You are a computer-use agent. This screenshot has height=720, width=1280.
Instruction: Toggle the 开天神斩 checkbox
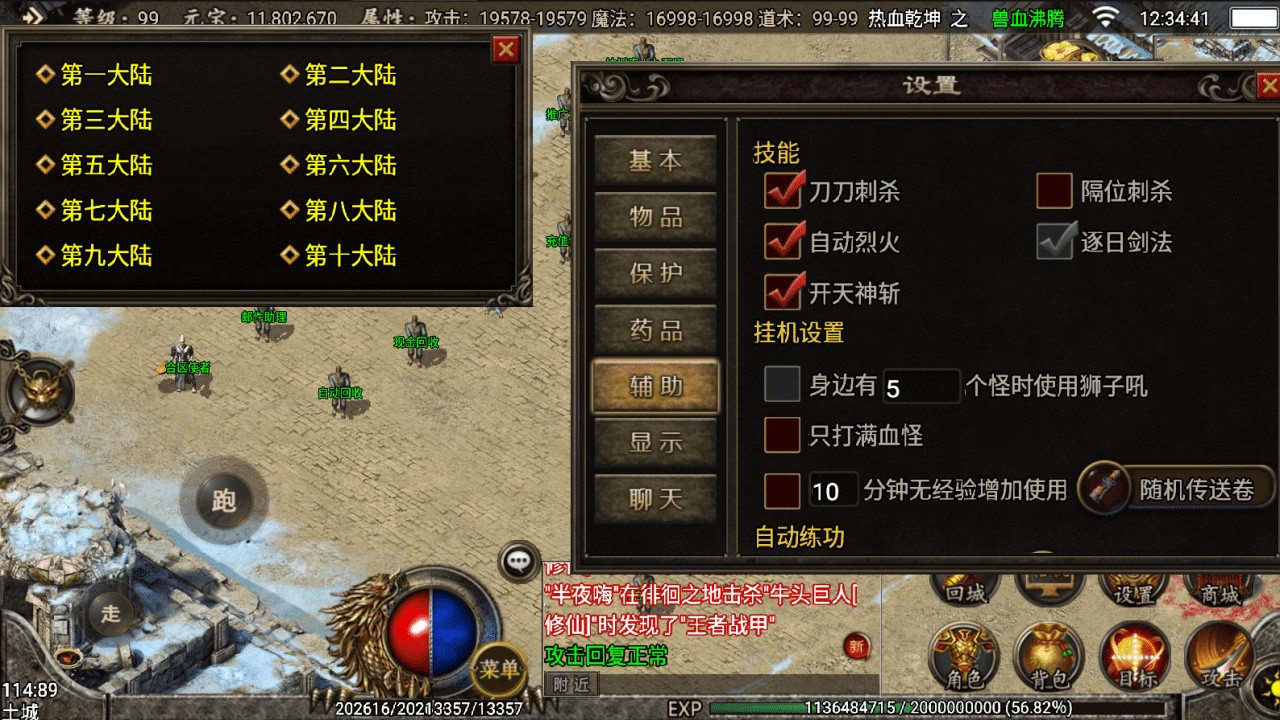point(783,293)
